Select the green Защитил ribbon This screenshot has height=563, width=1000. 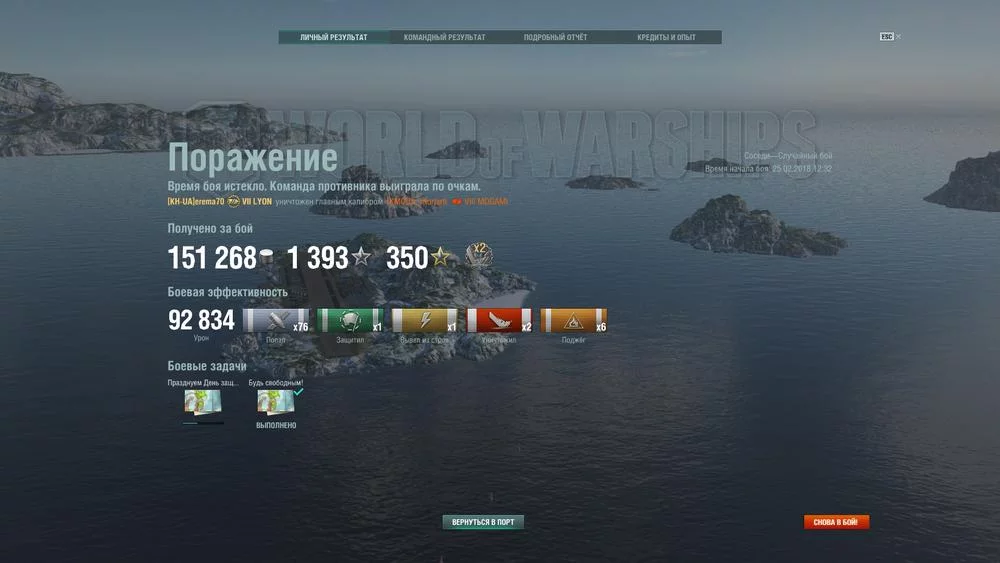tap(350, 321)
